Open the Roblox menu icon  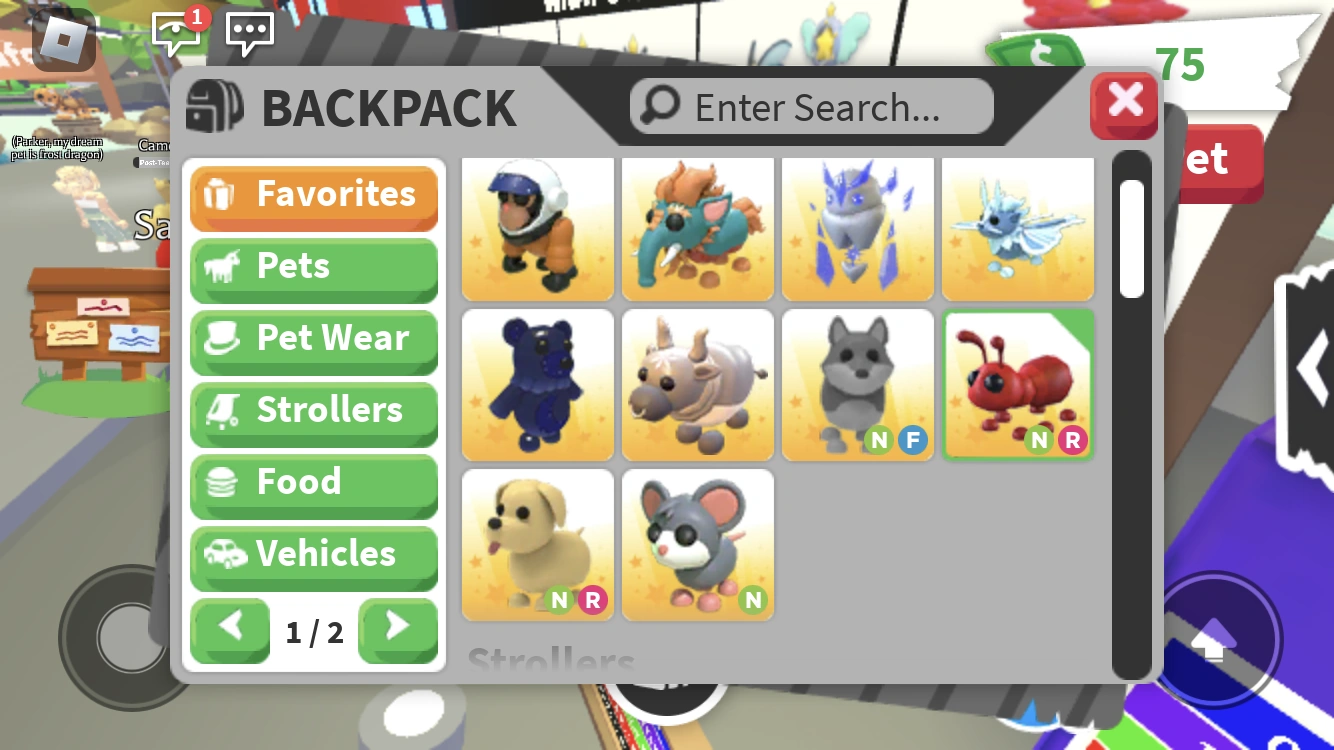pos(62,41)
